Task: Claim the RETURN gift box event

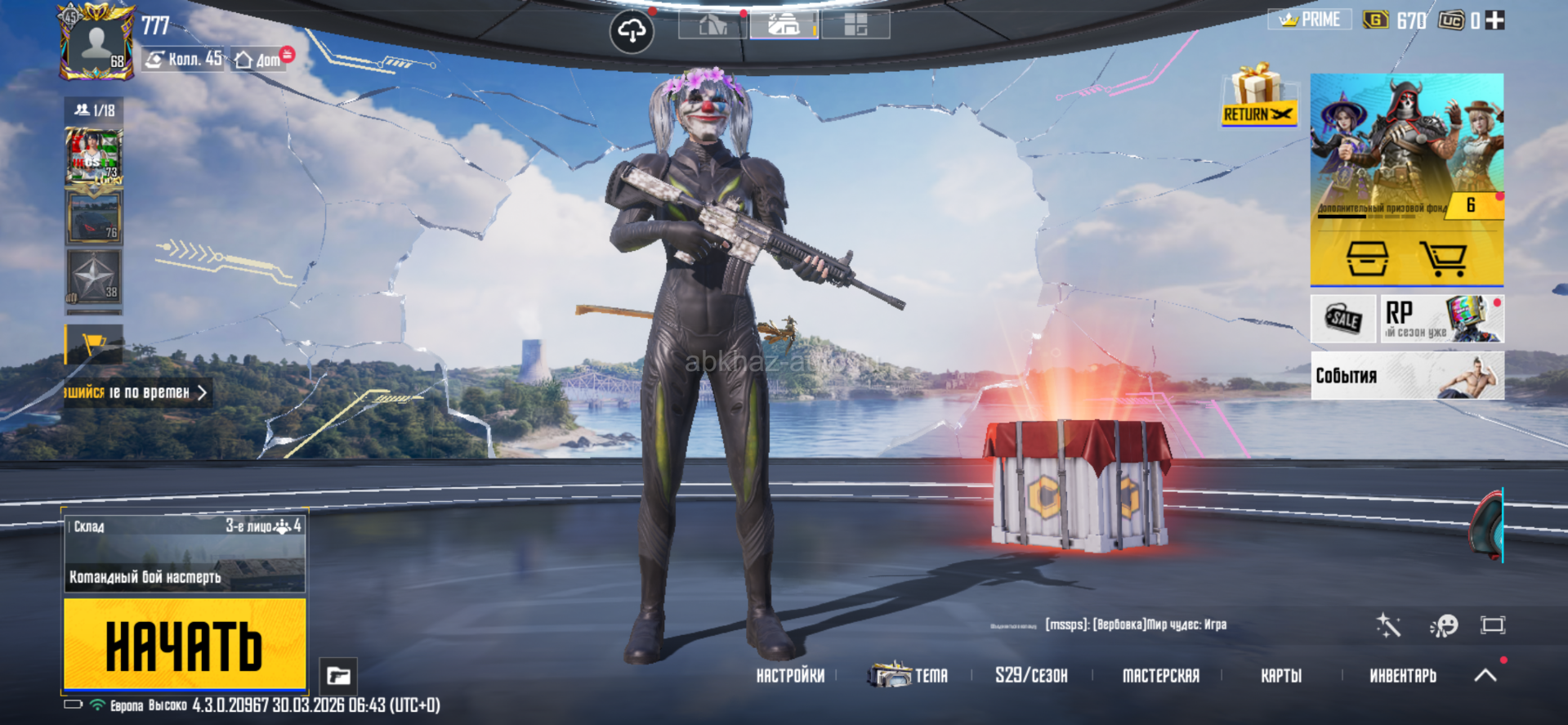Action: [1258, 96]
